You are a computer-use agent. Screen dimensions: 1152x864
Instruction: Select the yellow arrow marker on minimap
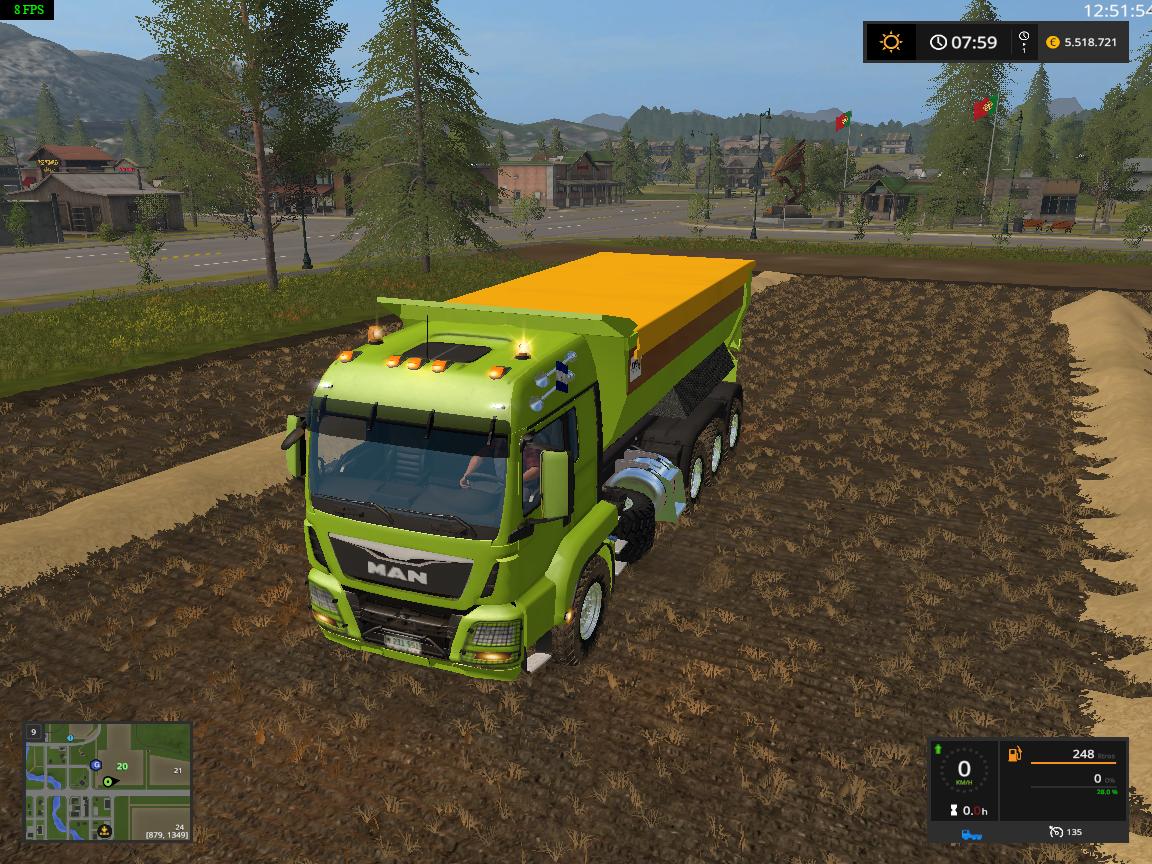coord(105,829)
